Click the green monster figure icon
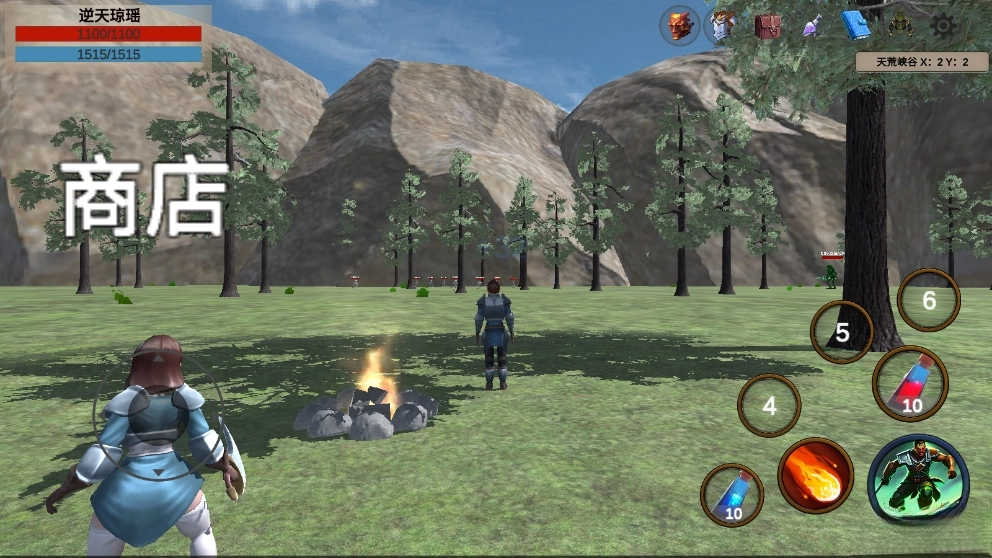Image resolution: width=992 pixels, height=558 pixels. coord(899,26)
